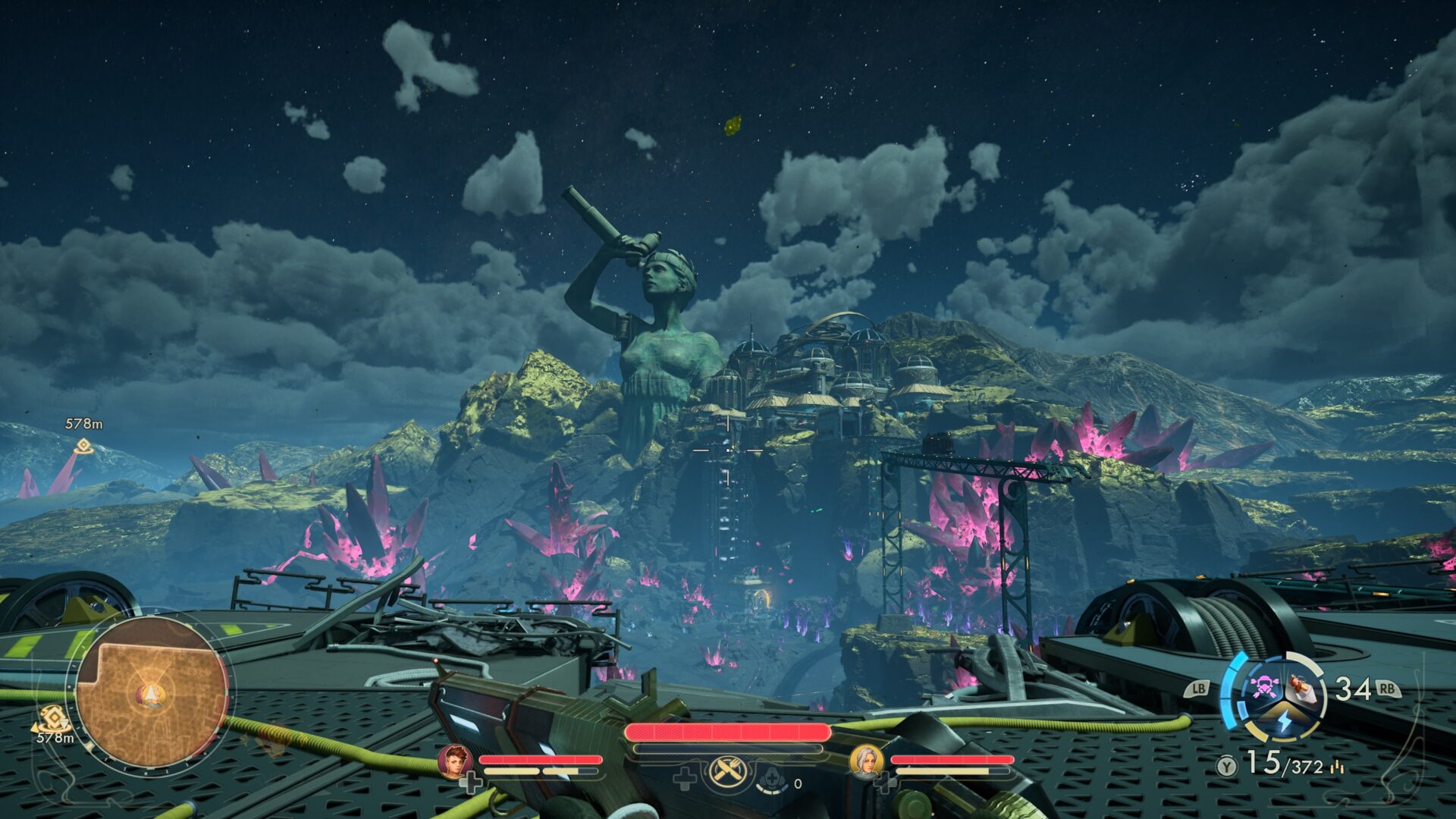The image size is (1456, 819).
Task: Activate the pink gas mask skull ability
Action: tap(1263, 686)
